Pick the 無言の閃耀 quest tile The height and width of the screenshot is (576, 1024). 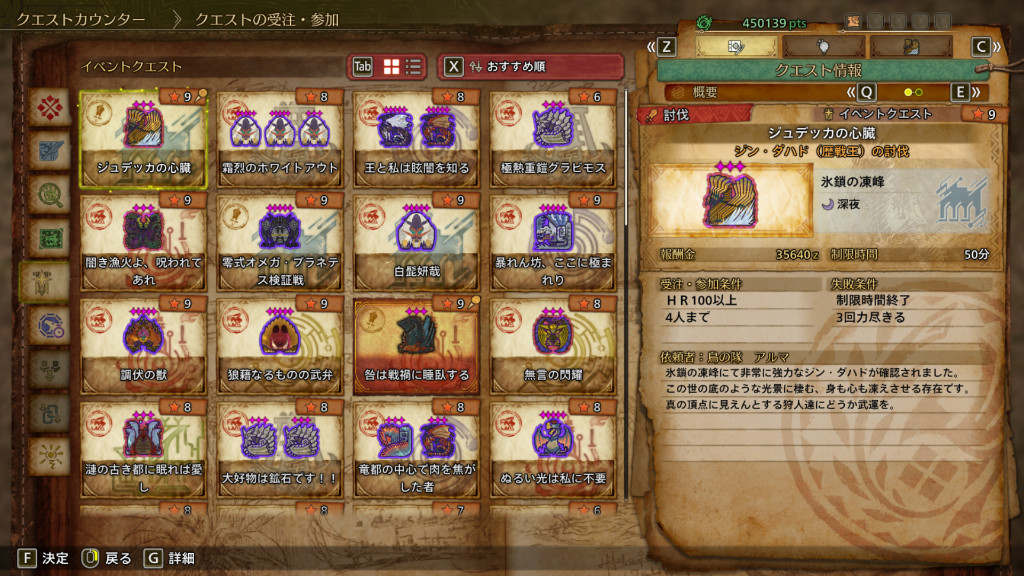pos(552,346)
